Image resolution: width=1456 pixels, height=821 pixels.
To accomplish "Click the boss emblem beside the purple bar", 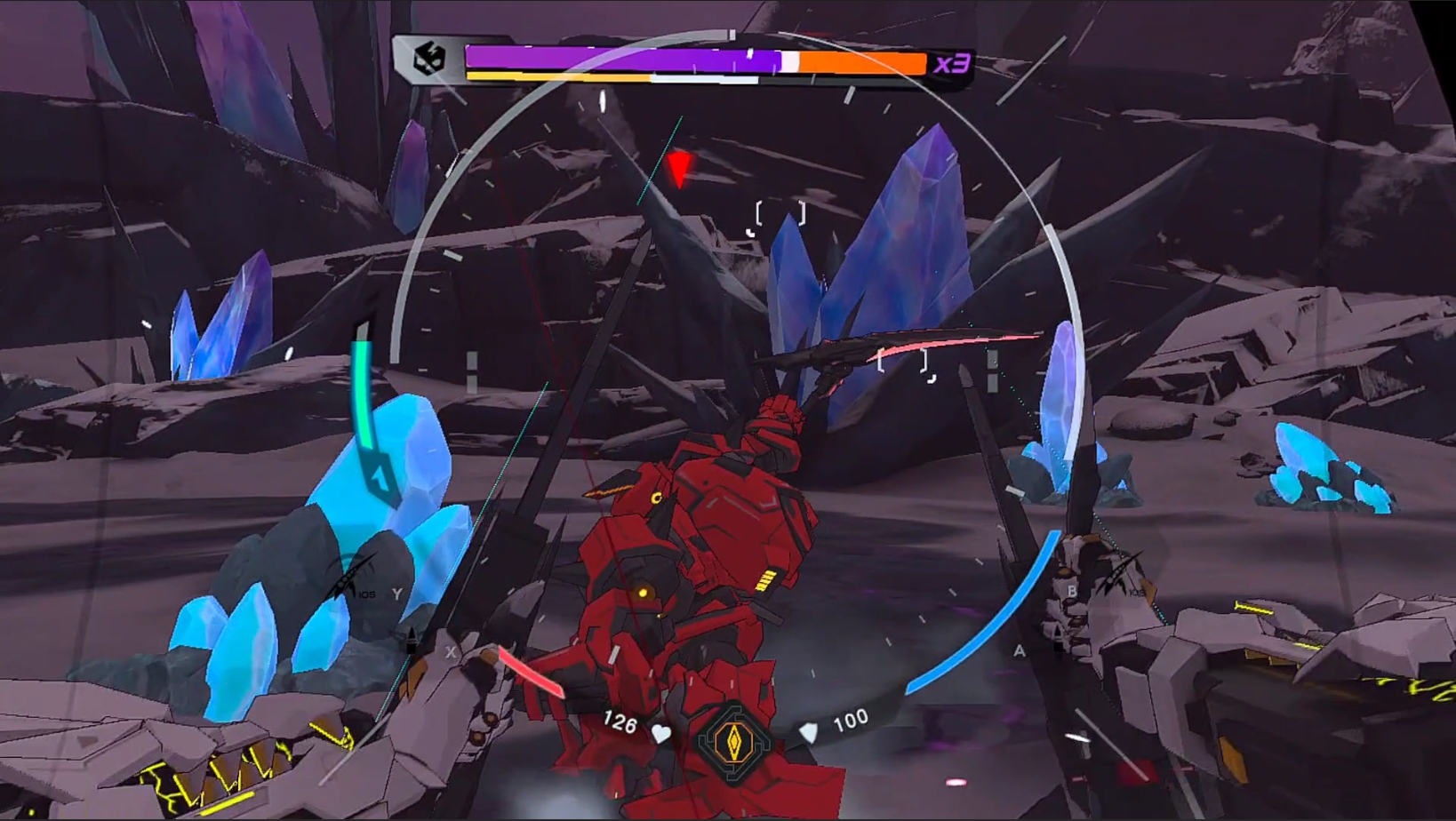I will point(429,60).
